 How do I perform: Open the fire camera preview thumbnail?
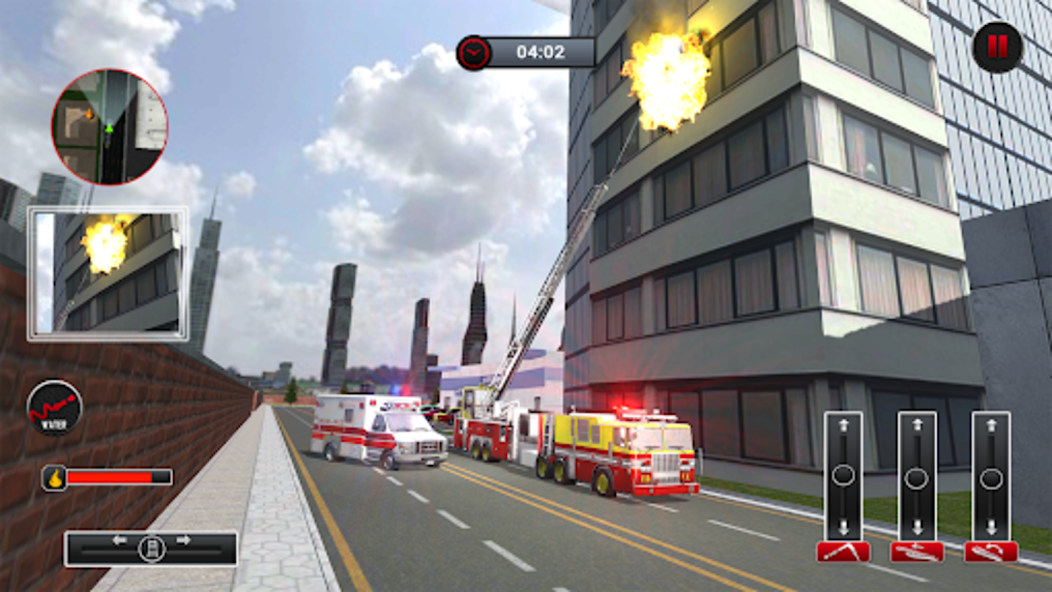[x=108, y=273]
